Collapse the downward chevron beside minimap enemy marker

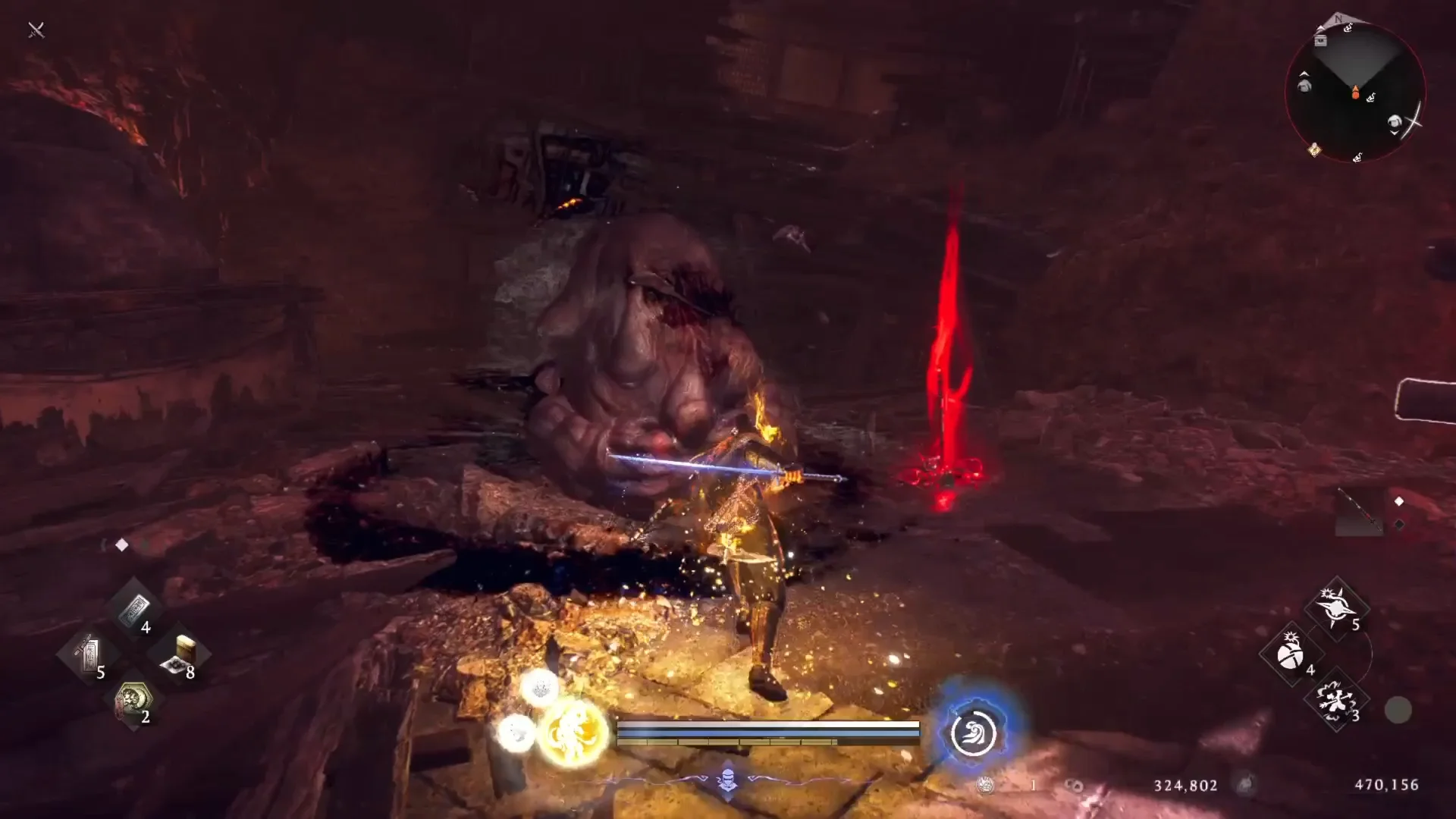[1395, 133]
